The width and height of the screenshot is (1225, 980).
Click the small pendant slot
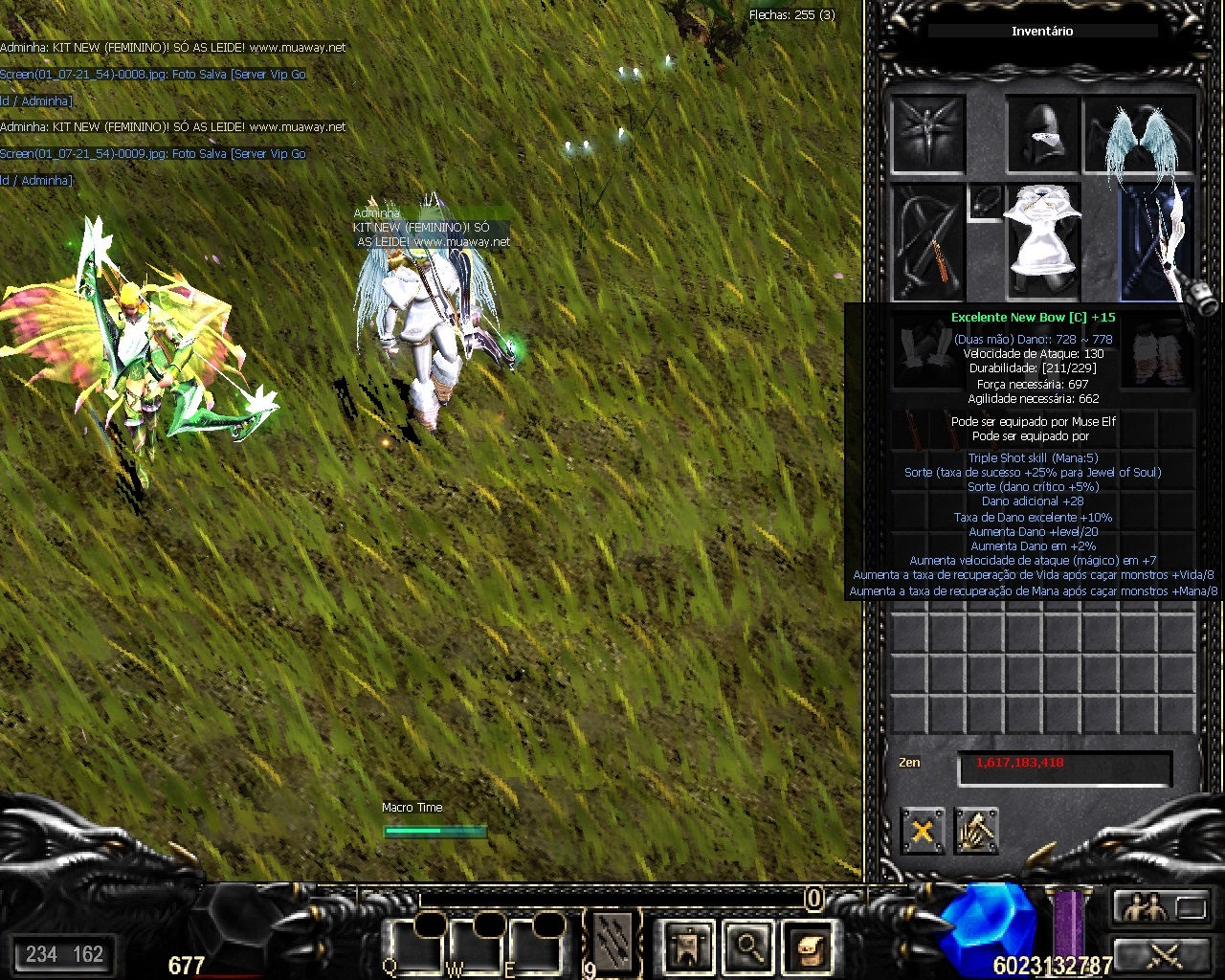pos(984,203)
